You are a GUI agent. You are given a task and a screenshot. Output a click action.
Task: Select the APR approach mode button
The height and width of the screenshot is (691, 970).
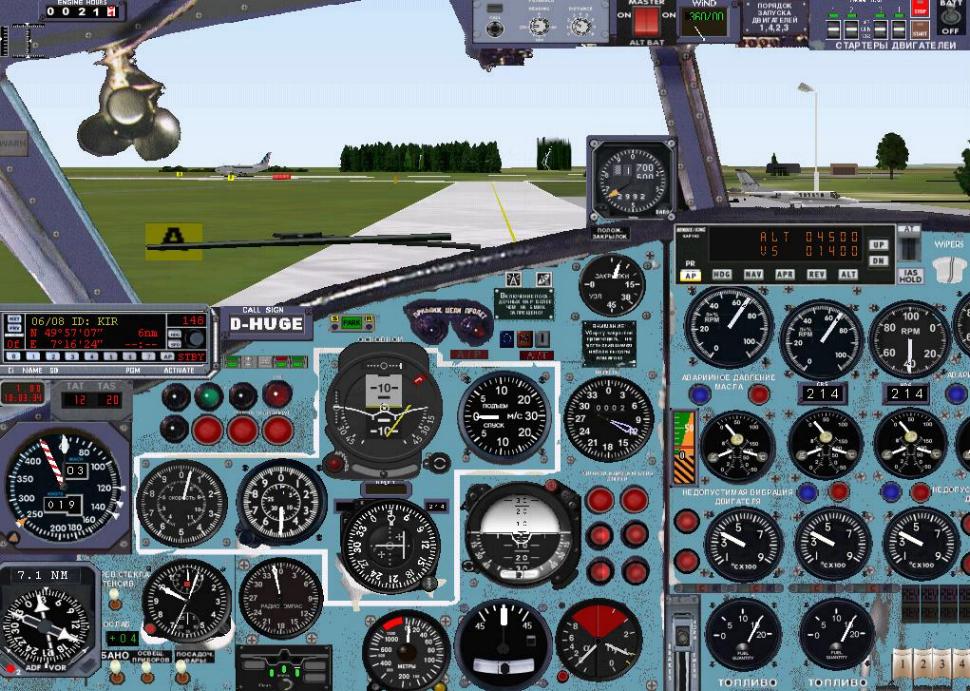point(785,275)
